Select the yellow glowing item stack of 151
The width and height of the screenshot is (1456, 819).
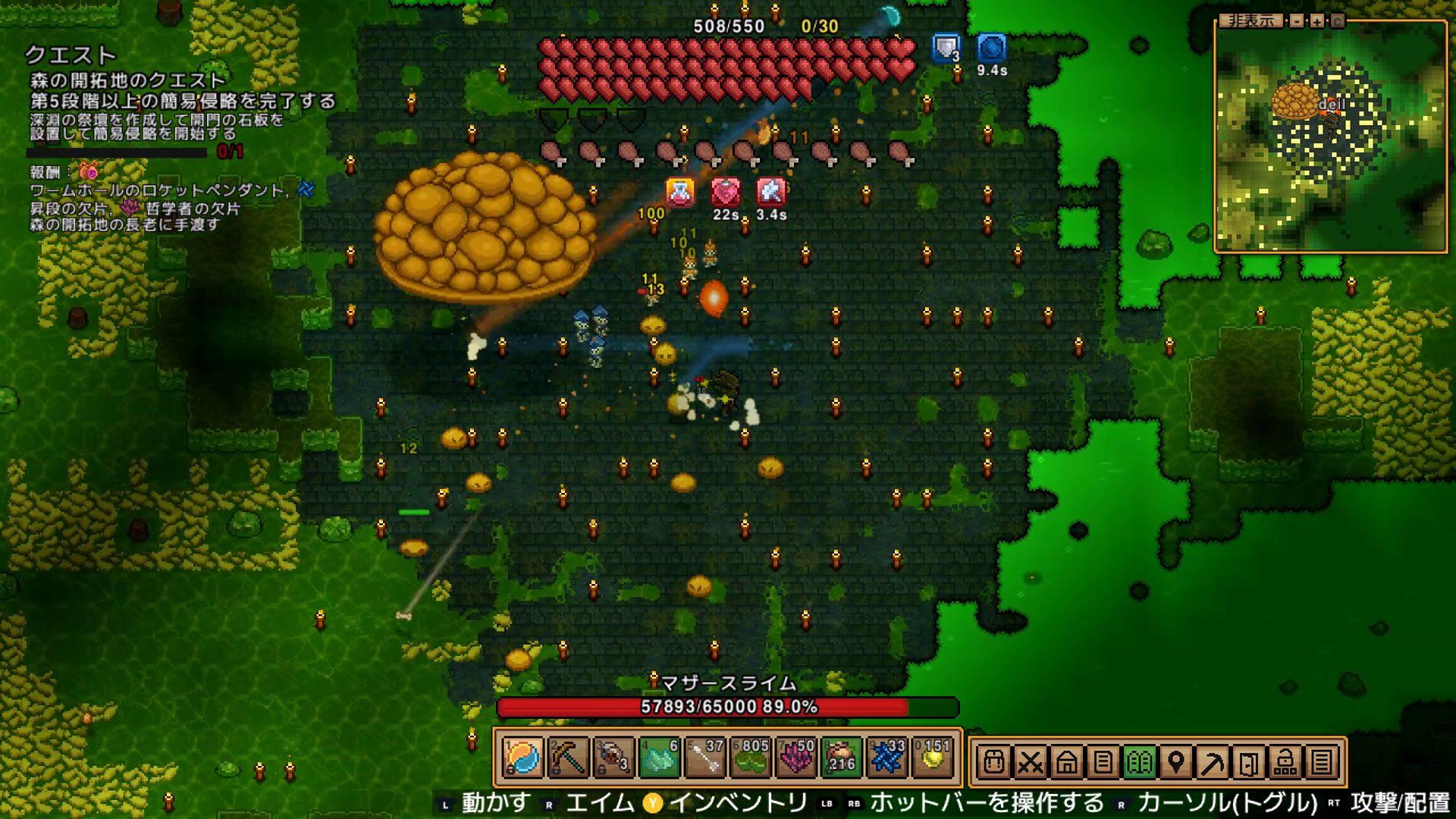coord(932,758)
